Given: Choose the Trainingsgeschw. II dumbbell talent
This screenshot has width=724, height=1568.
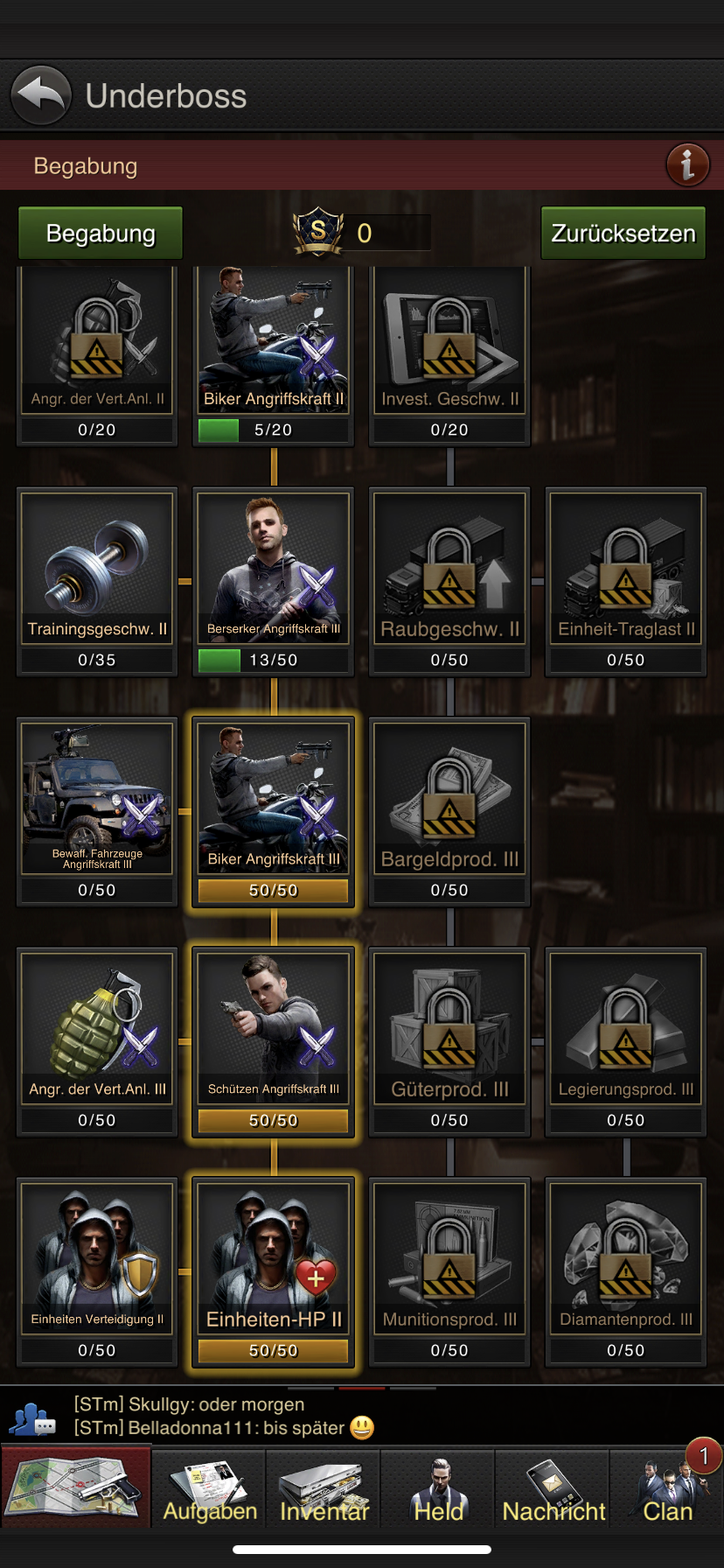Looking at the screenshot, I should (x=97, y=569).
